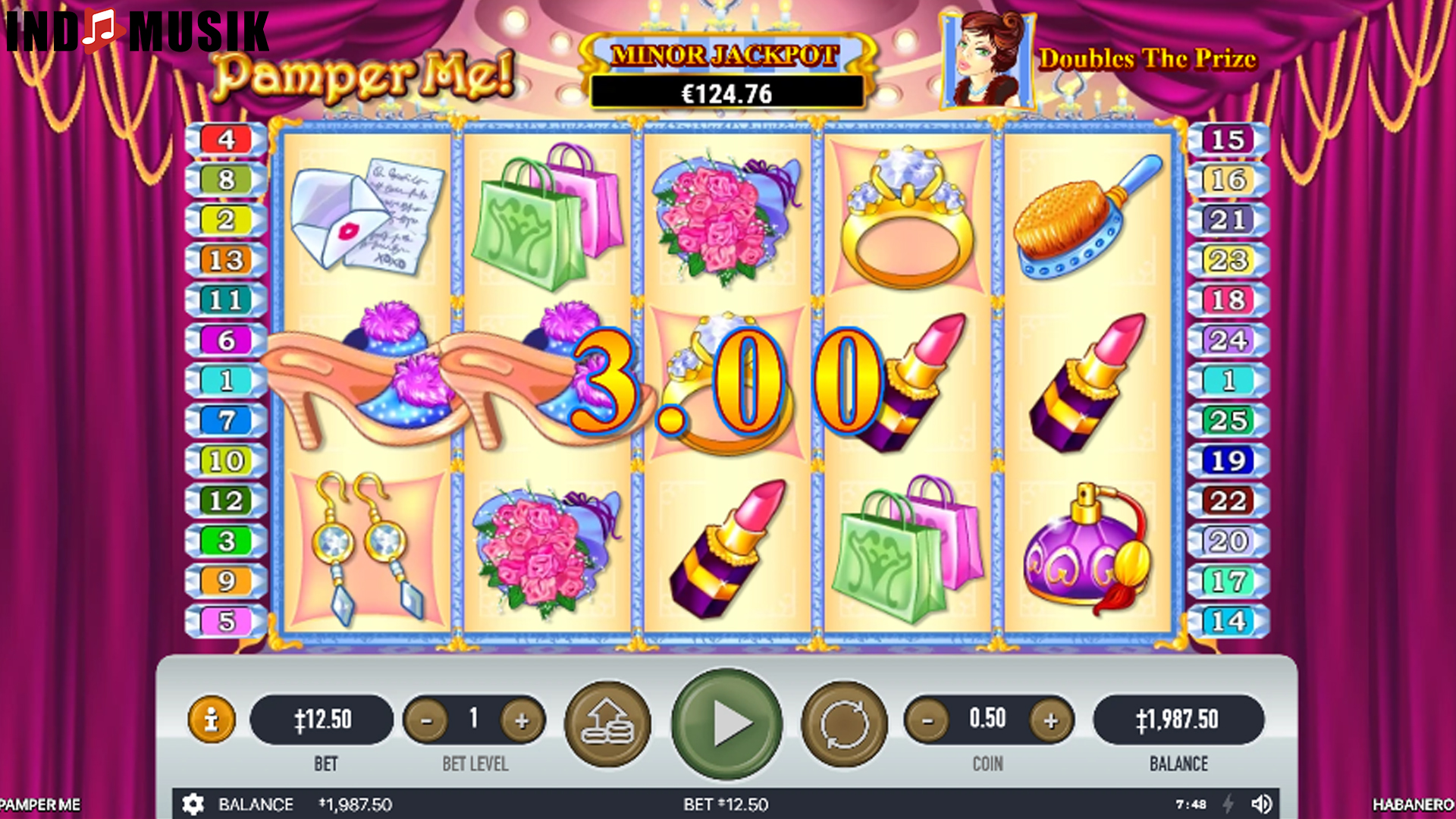The width and height of the screenshot is (1456, 819).
Task: Open the game info paytable with the i icon
Action: (x=212, y=720)
